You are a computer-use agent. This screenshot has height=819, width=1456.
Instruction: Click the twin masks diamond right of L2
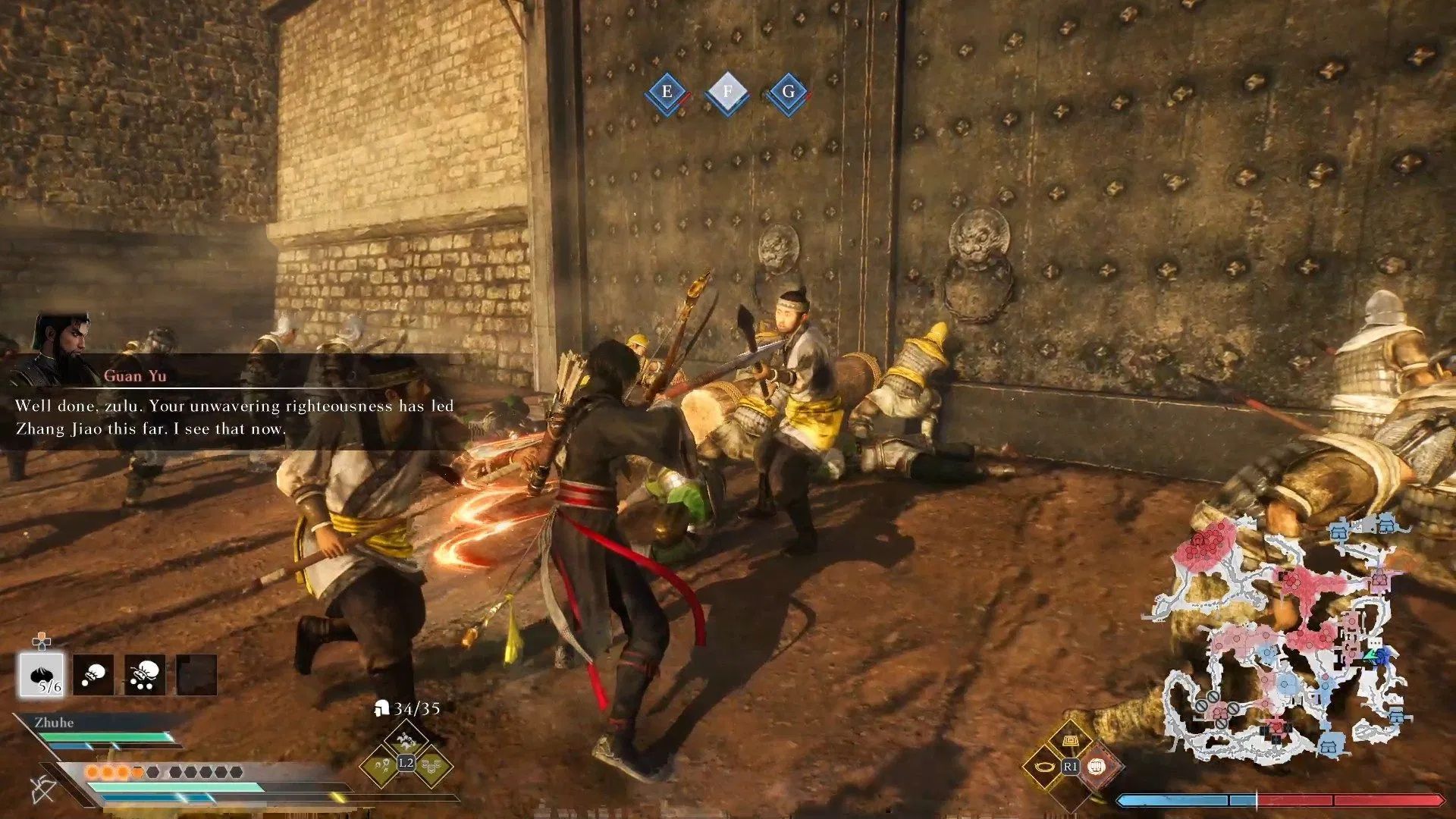435,769
